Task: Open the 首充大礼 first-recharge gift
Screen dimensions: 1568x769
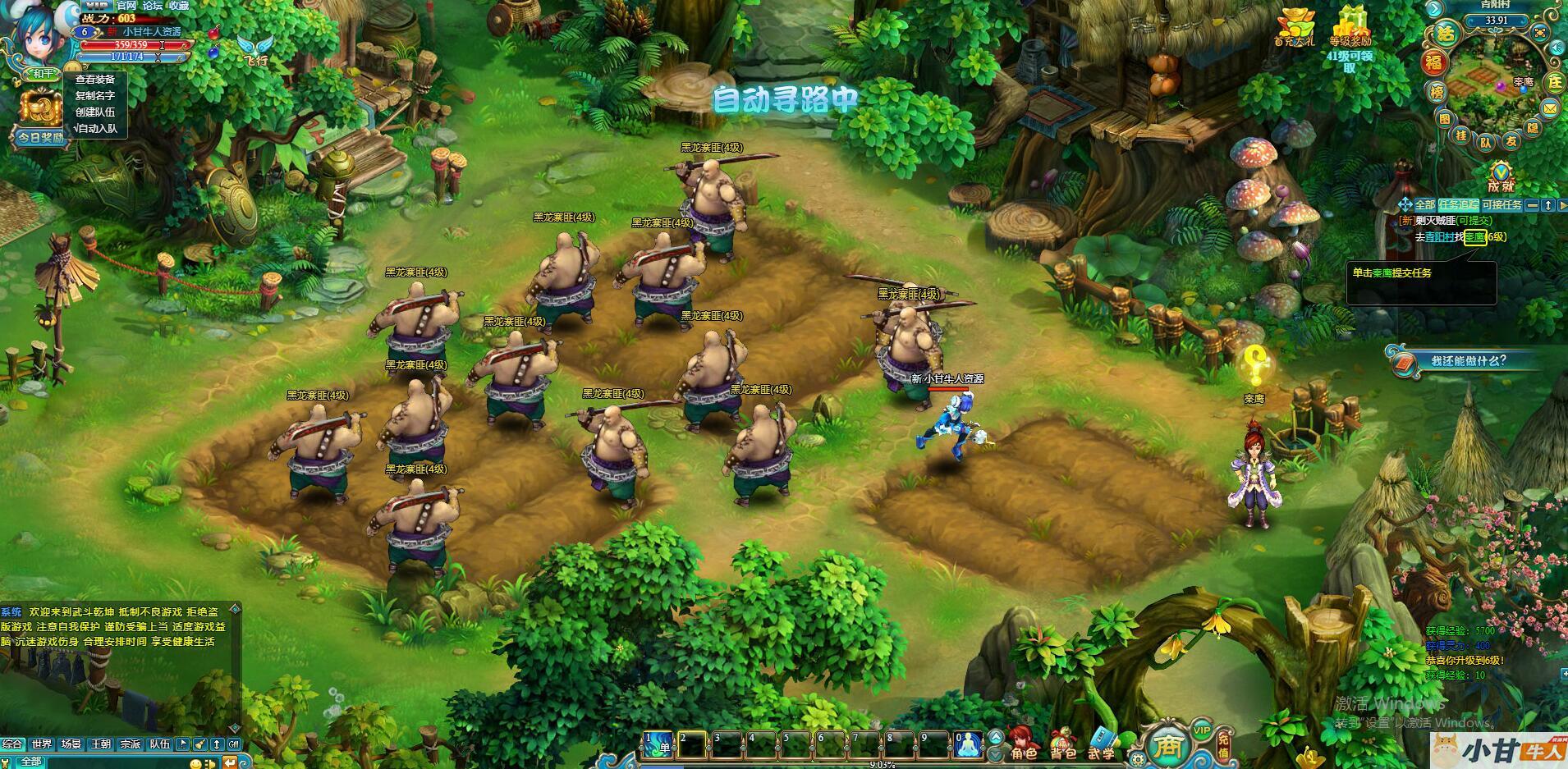Action: [1294, 26]
